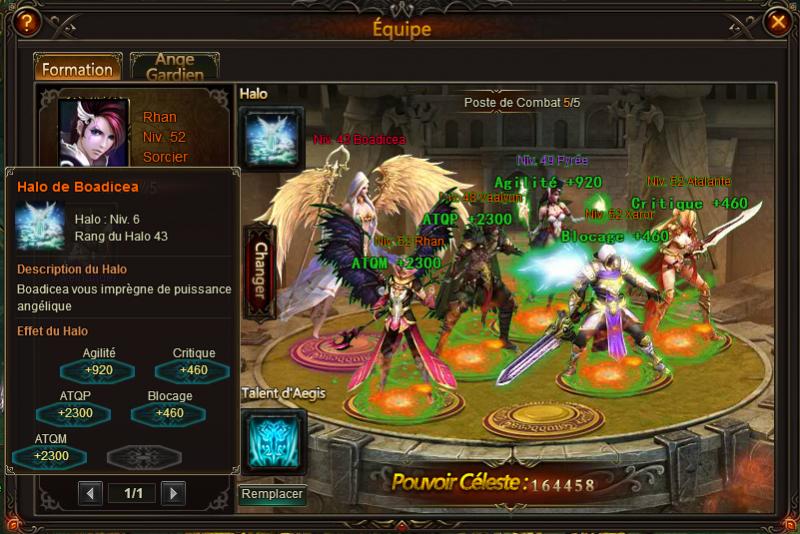Select the Boadicea halo icon
The width and height of the screenshot is (800, 534).
pyautogui.click(x=271, y=137)
